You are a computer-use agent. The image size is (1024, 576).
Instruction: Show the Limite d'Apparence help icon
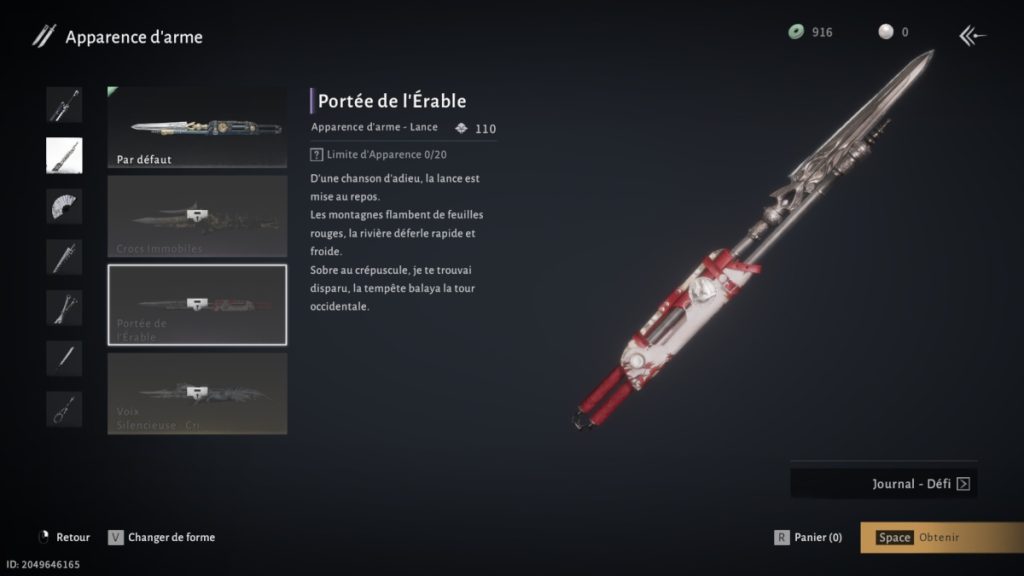point(317,155)
